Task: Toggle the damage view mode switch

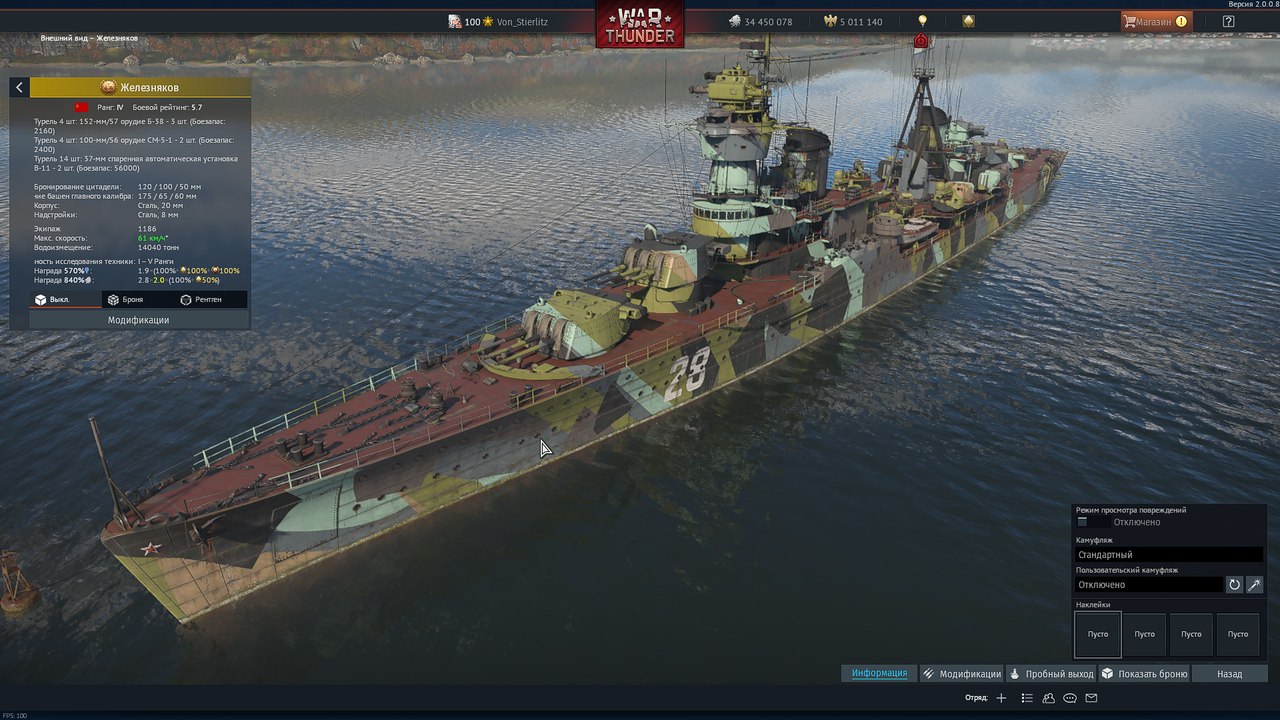Action: [1083, 522]
